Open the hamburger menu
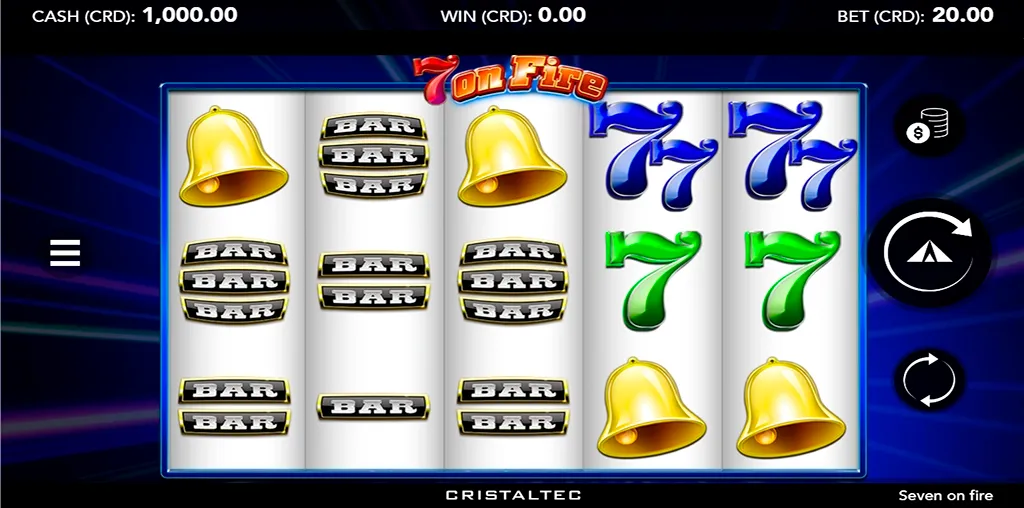 tap(65, 253)
